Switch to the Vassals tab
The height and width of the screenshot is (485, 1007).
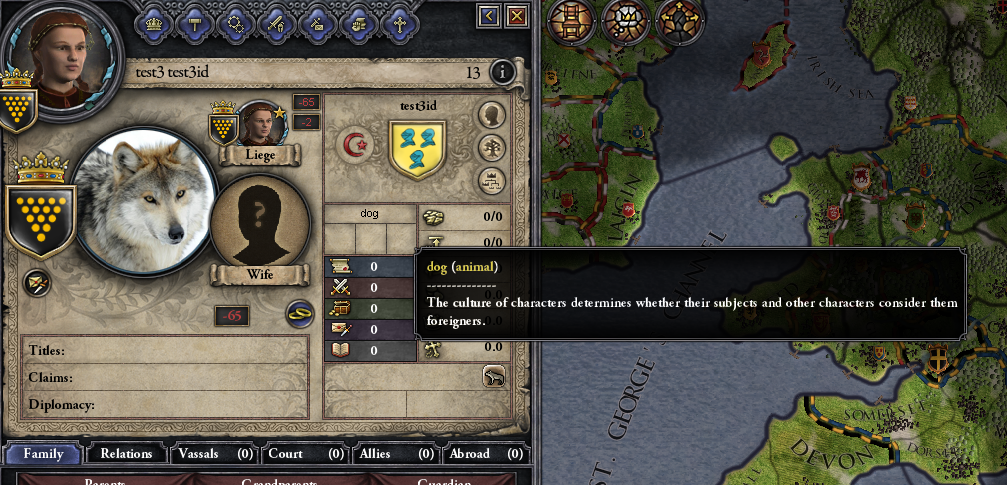pyautogui.click(x=214, y=453)
